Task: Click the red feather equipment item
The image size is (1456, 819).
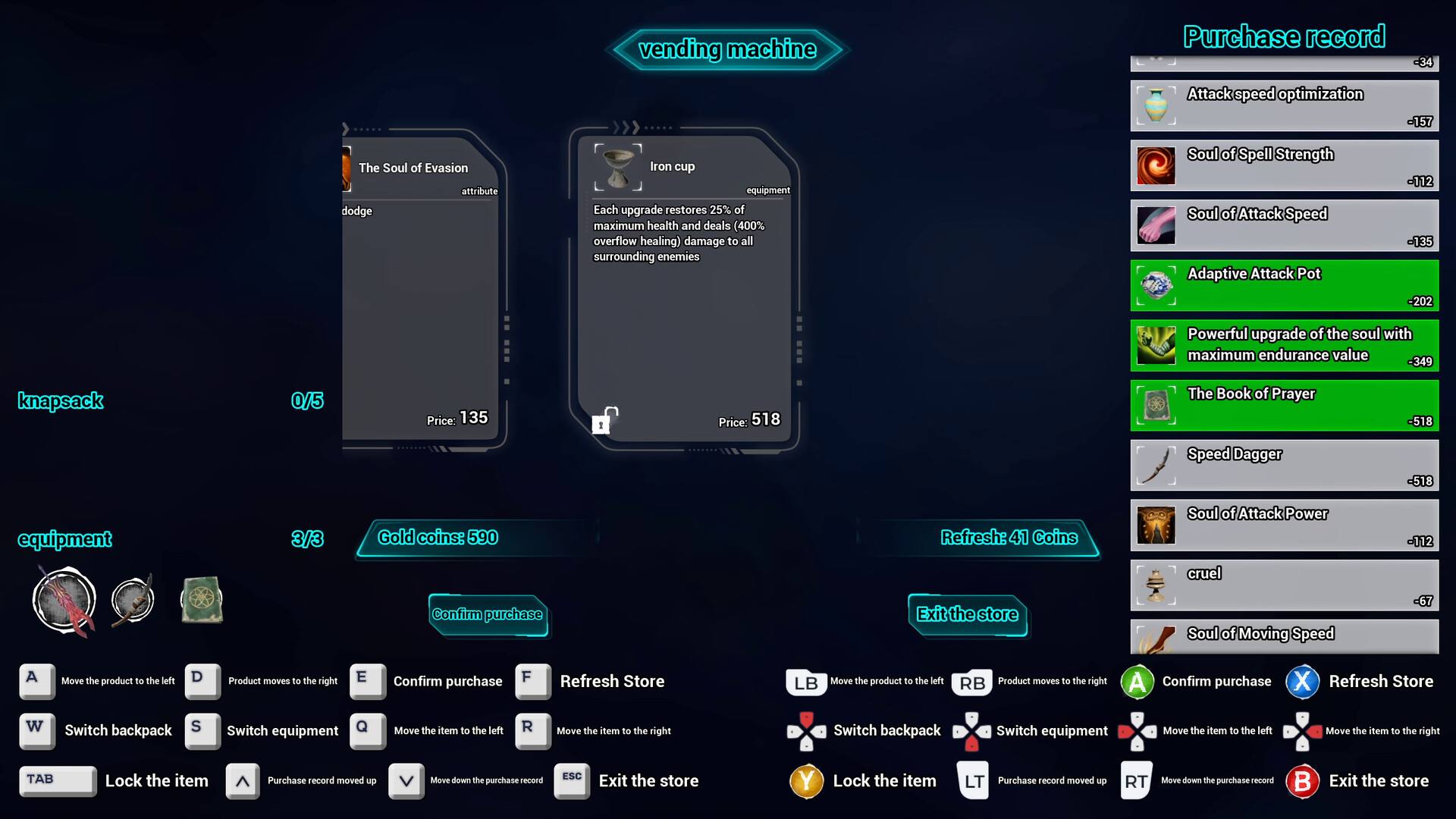Action: 64,599
